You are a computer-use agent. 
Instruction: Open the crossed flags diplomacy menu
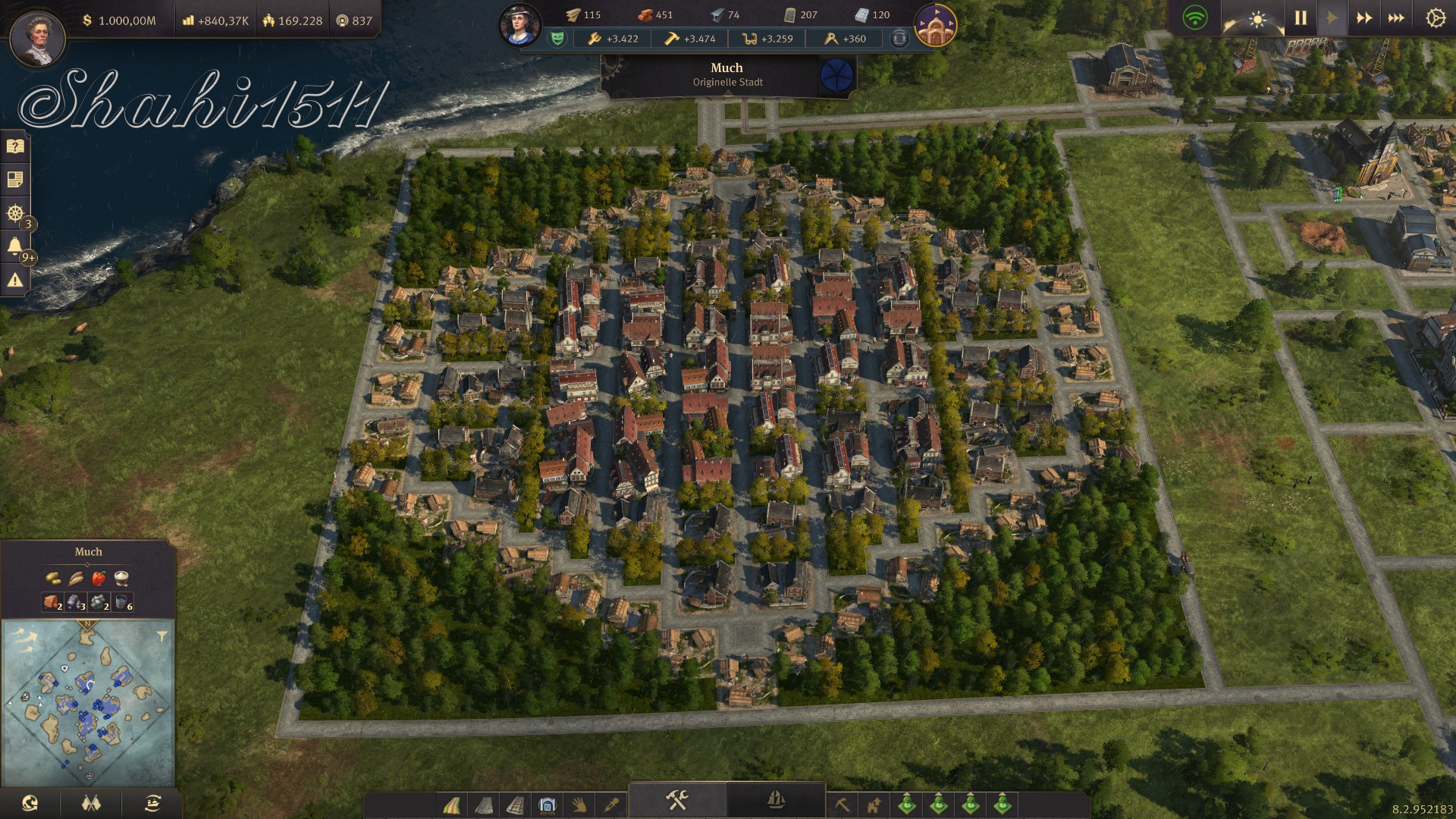coord(91,804)
